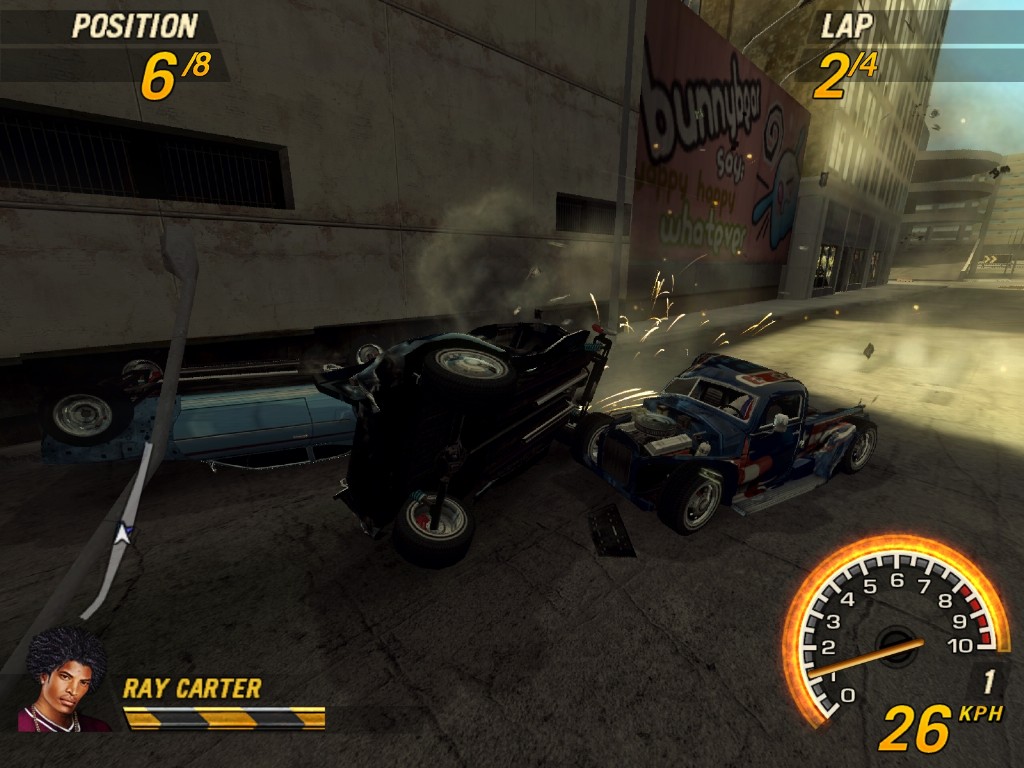Image resolution: width=1024 pixels, height=768 pixels.
Task: Select the Ray Carter driver portrait
Action: point(65,680)
